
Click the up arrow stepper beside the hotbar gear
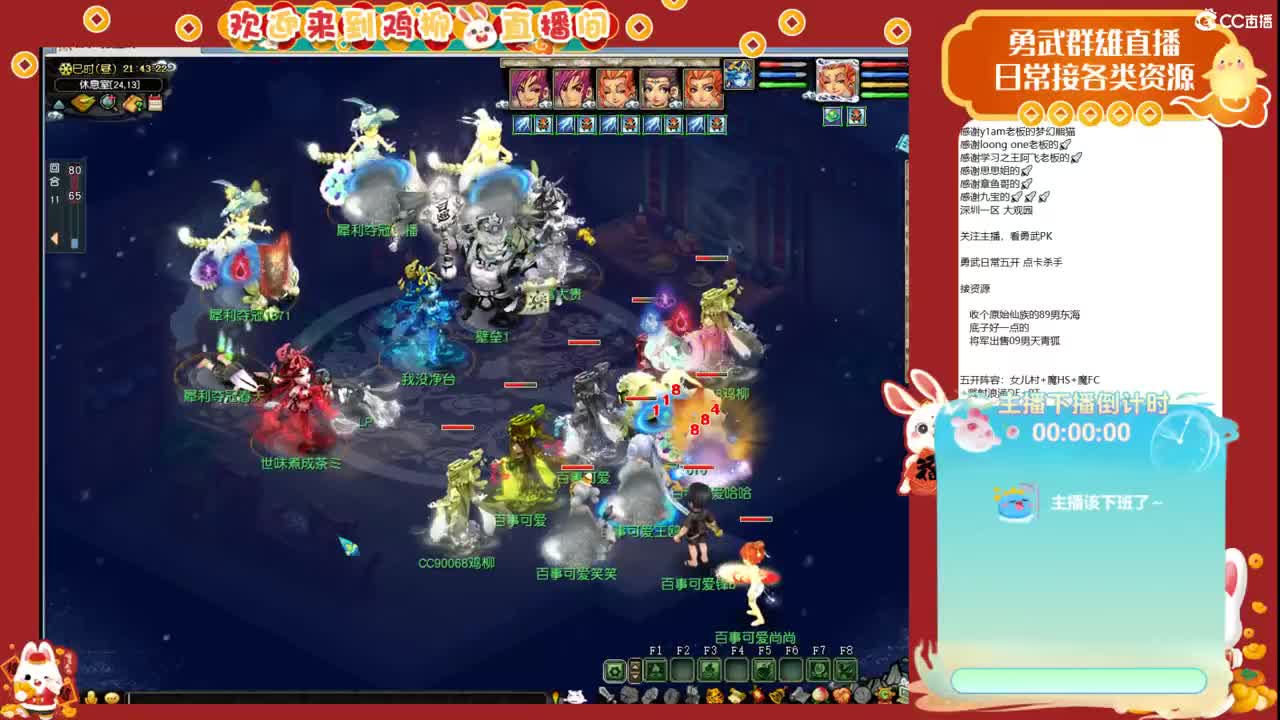click(634, 664)
